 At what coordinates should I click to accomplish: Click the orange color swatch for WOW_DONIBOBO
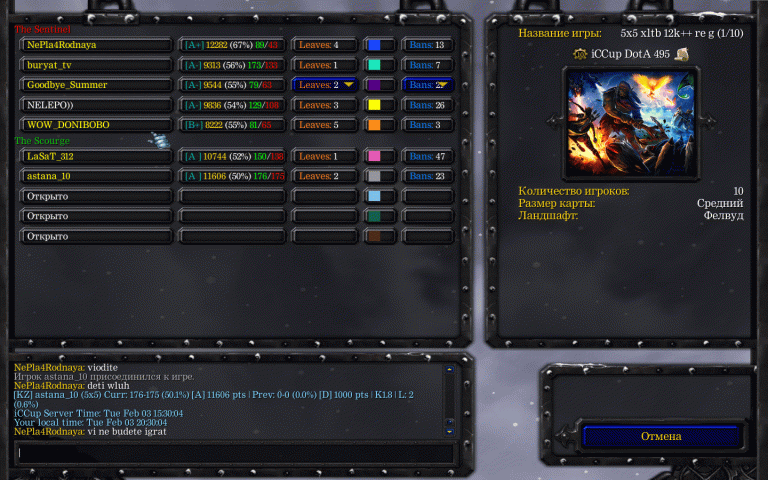click(379, 125)
